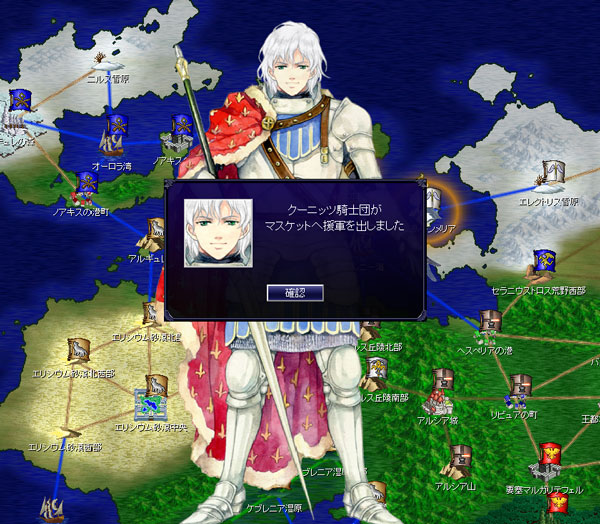
Task: Select the ノアキスの港町 territory marker
Action: (87, 185)
